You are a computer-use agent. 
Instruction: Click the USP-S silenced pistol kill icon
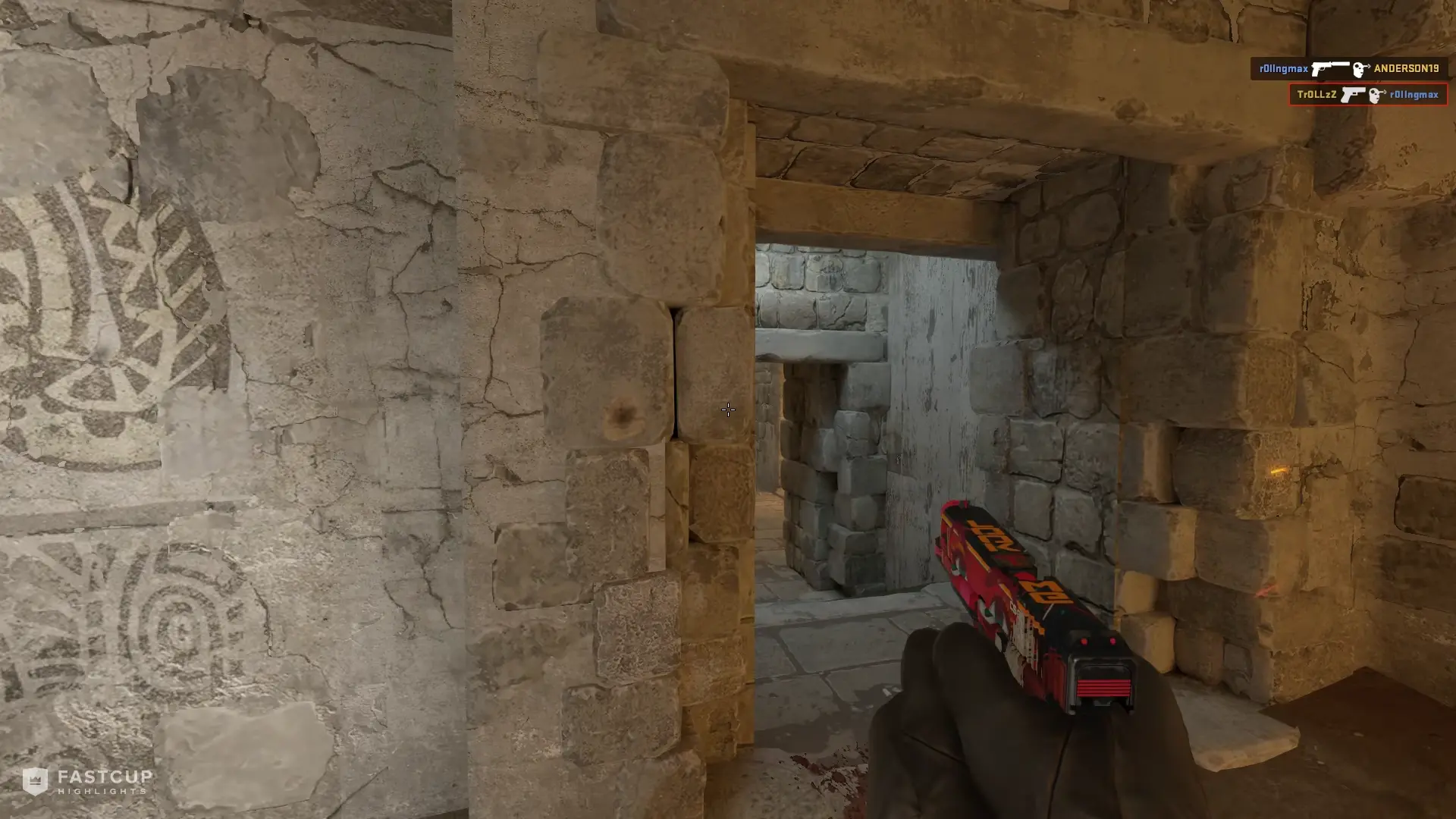point(1332,68)
